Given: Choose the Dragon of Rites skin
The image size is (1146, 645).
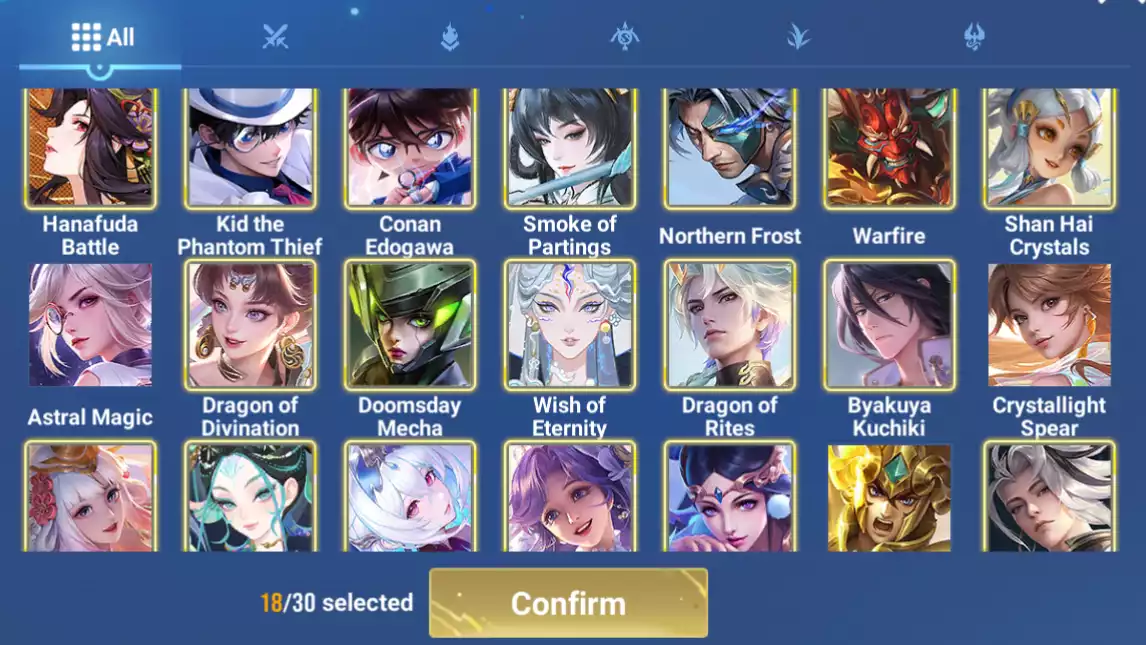Looking at the screenshot, I should (x=730, y=325).
